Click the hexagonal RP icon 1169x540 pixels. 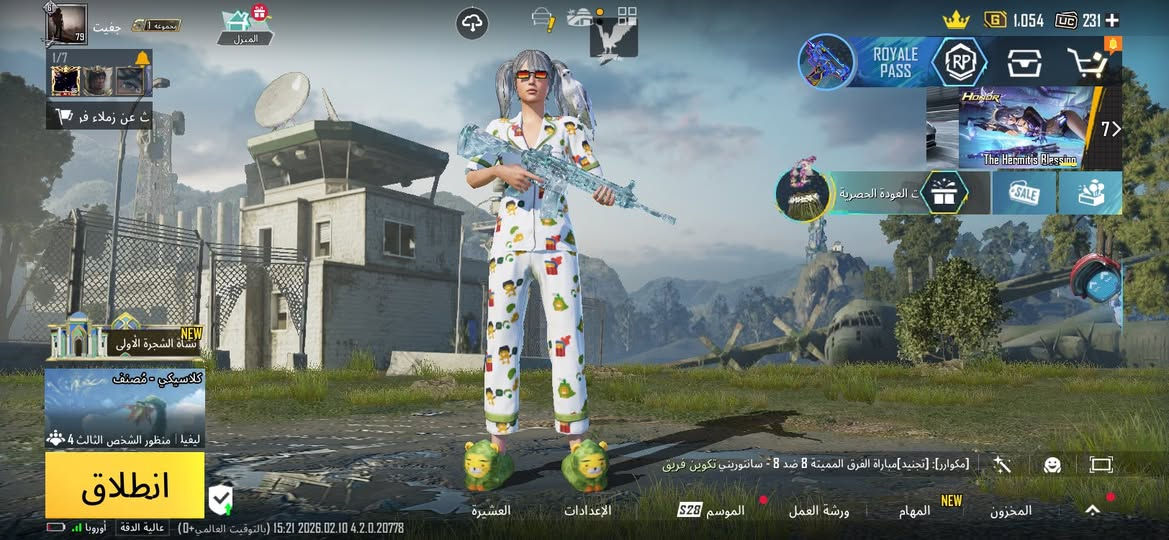[x=959, y=62]
